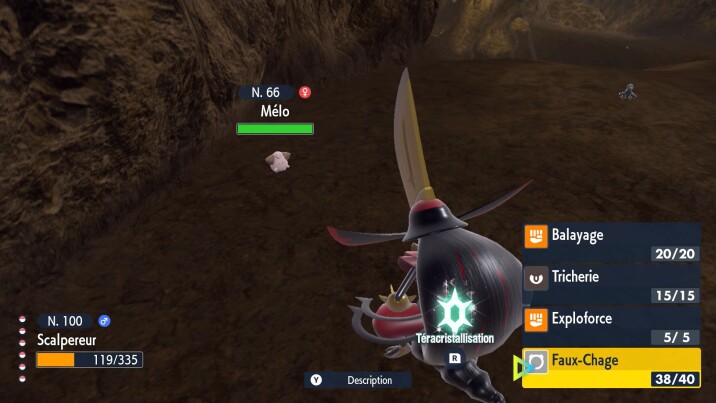Screen dimensions: 716x403
Task: Open the move Description panel
Action: pyautogui.click(x=358, y=380)
